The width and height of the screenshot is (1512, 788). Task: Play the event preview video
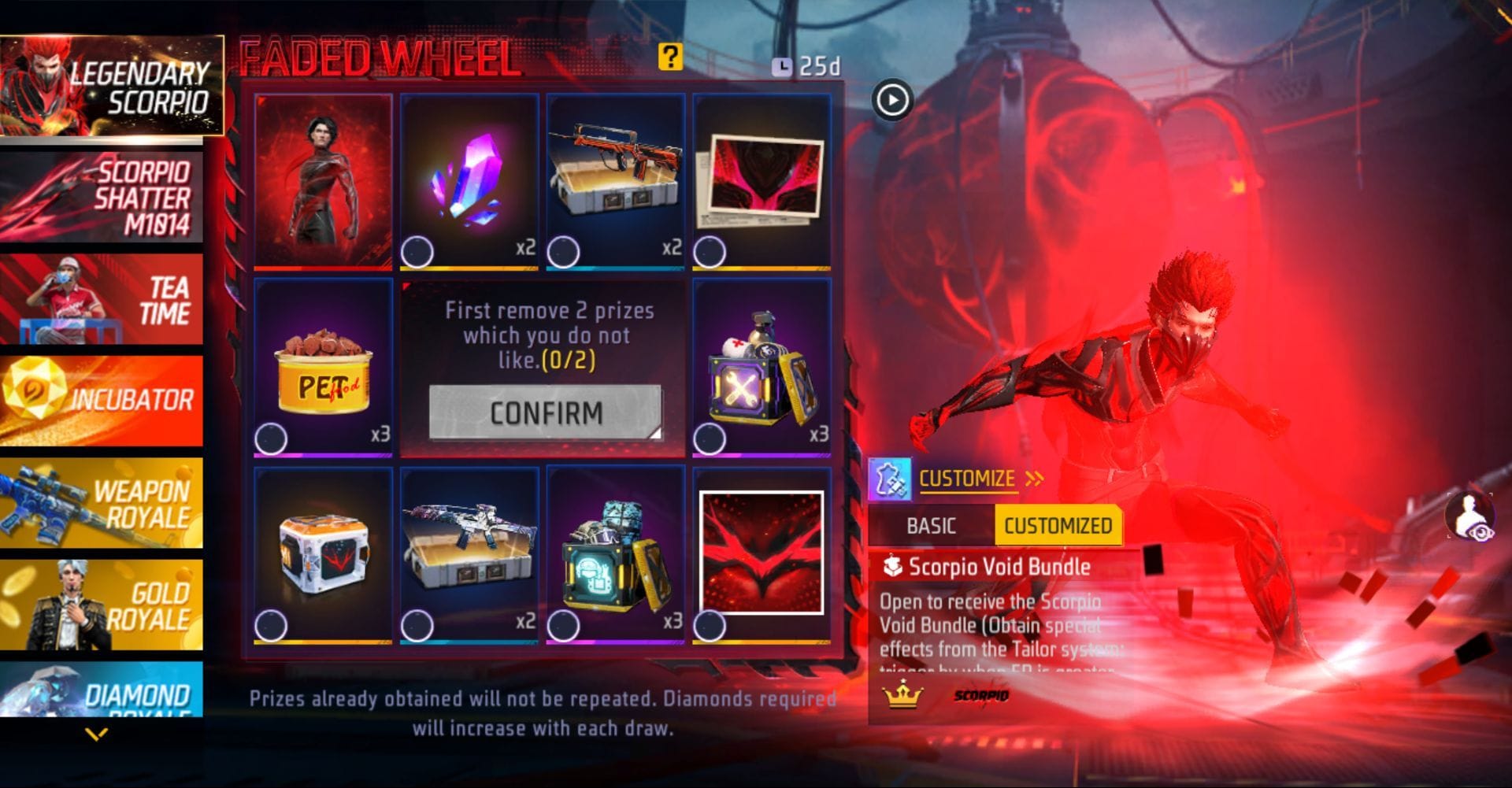point(891,101)
